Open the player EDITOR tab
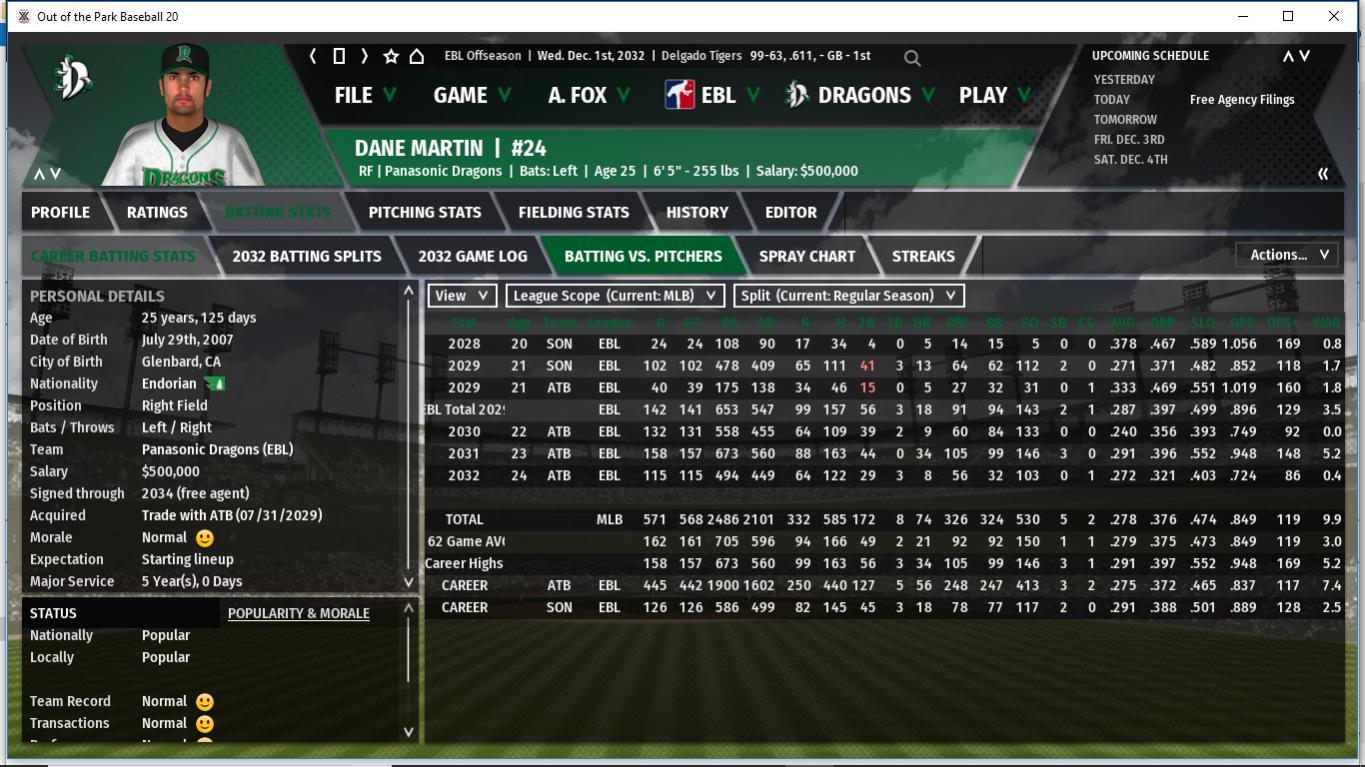This screenshot has height=767, width=1365. tap(791, 212)
